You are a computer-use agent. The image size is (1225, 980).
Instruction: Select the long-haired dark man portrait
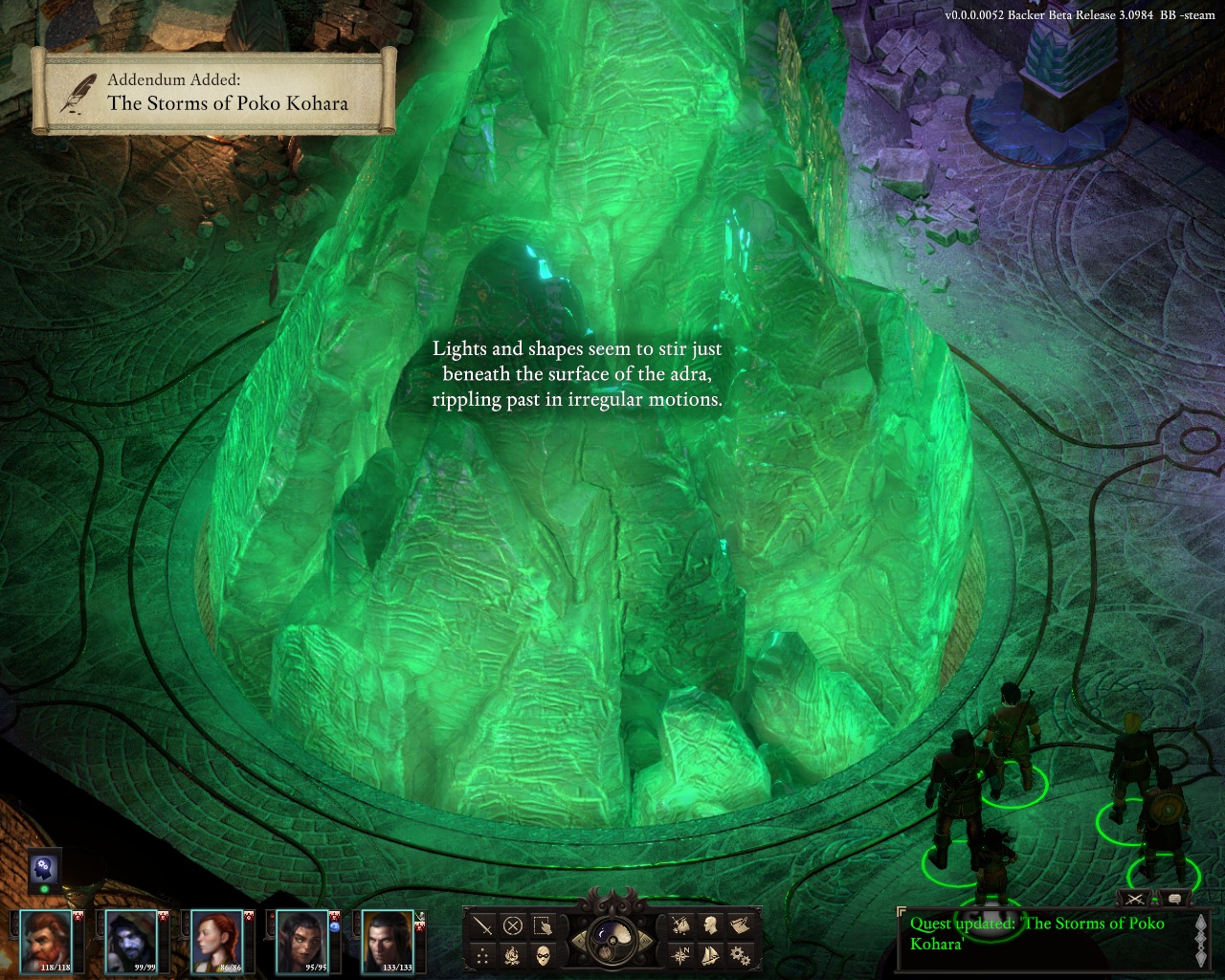(x=387, y=940)
